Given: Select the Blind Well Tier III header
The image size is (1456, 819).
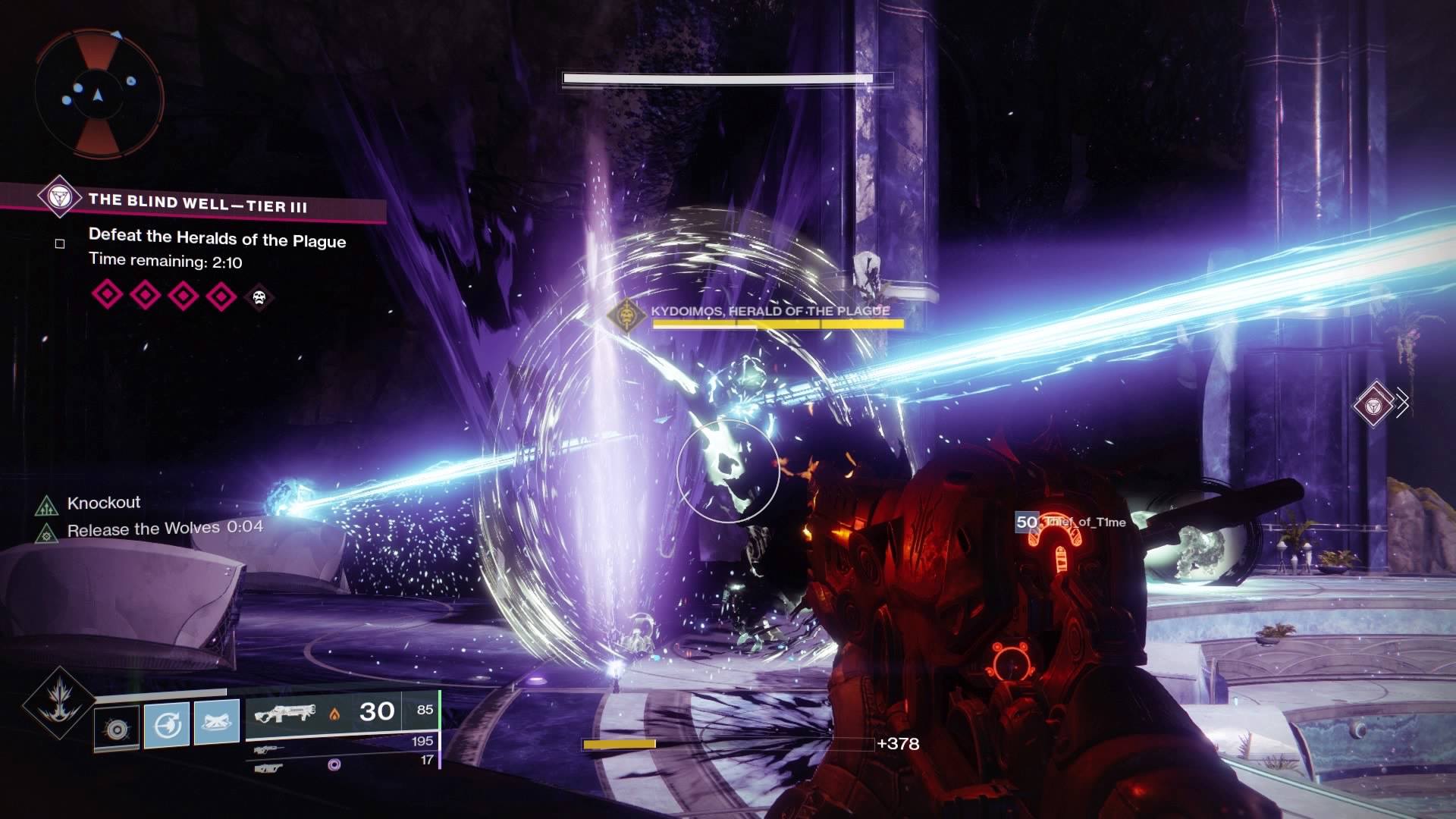Looking at the screenshot, I should pyautogui.click(x=197, y=202).
